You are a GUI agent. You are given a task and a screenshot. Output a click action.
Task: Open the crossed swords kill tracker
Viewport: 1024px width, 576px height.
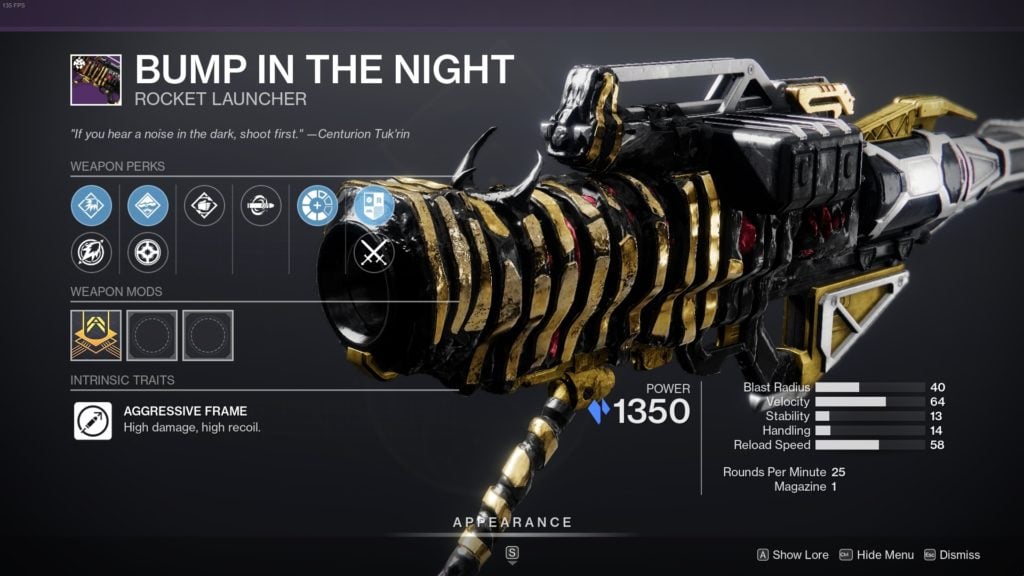tap(374, 254)
